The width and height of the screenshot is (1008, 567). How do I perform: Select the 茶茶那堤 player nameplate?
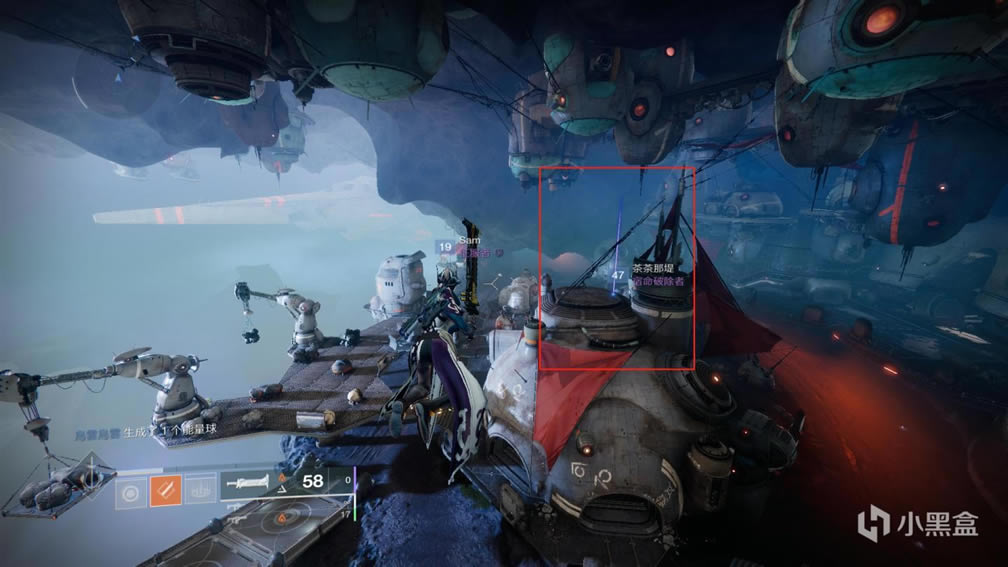pyautogui.click(x=653, y=268)
